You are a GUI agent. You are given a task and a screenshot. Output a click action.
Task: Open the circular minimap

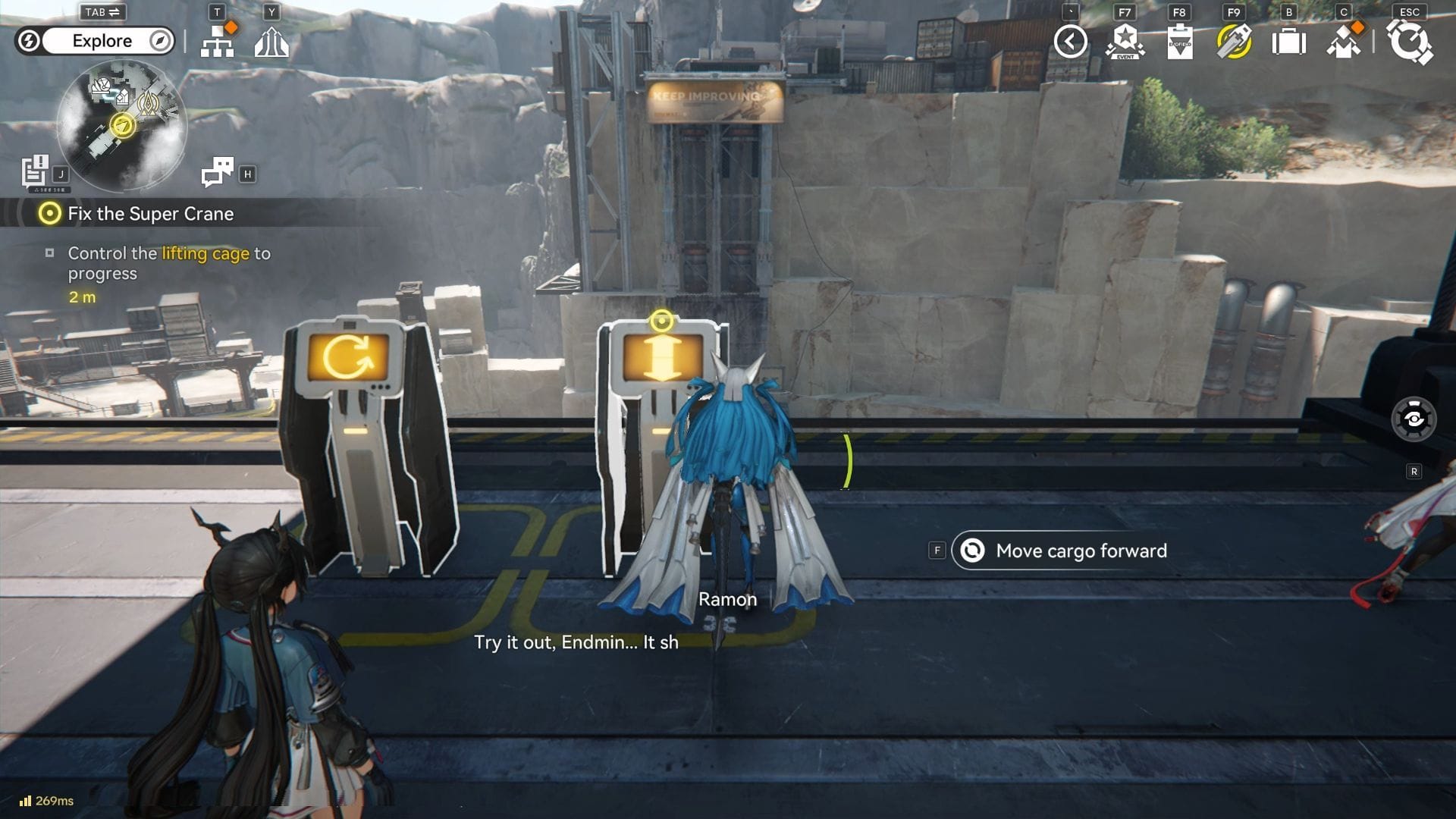pyautogui.click(x=121, y=125)
